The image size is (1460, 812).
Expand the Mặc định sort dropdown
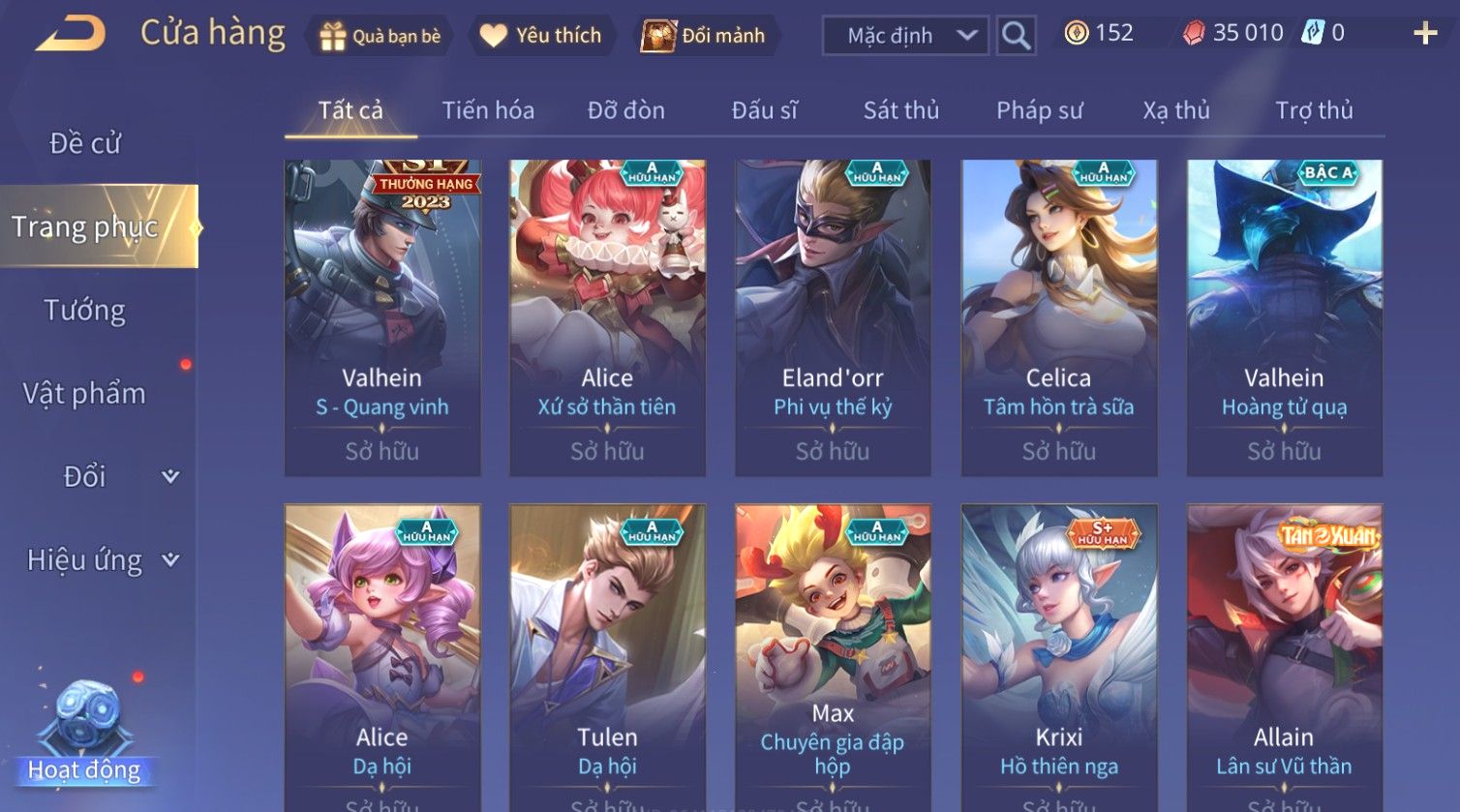click(x=906, y=36)
